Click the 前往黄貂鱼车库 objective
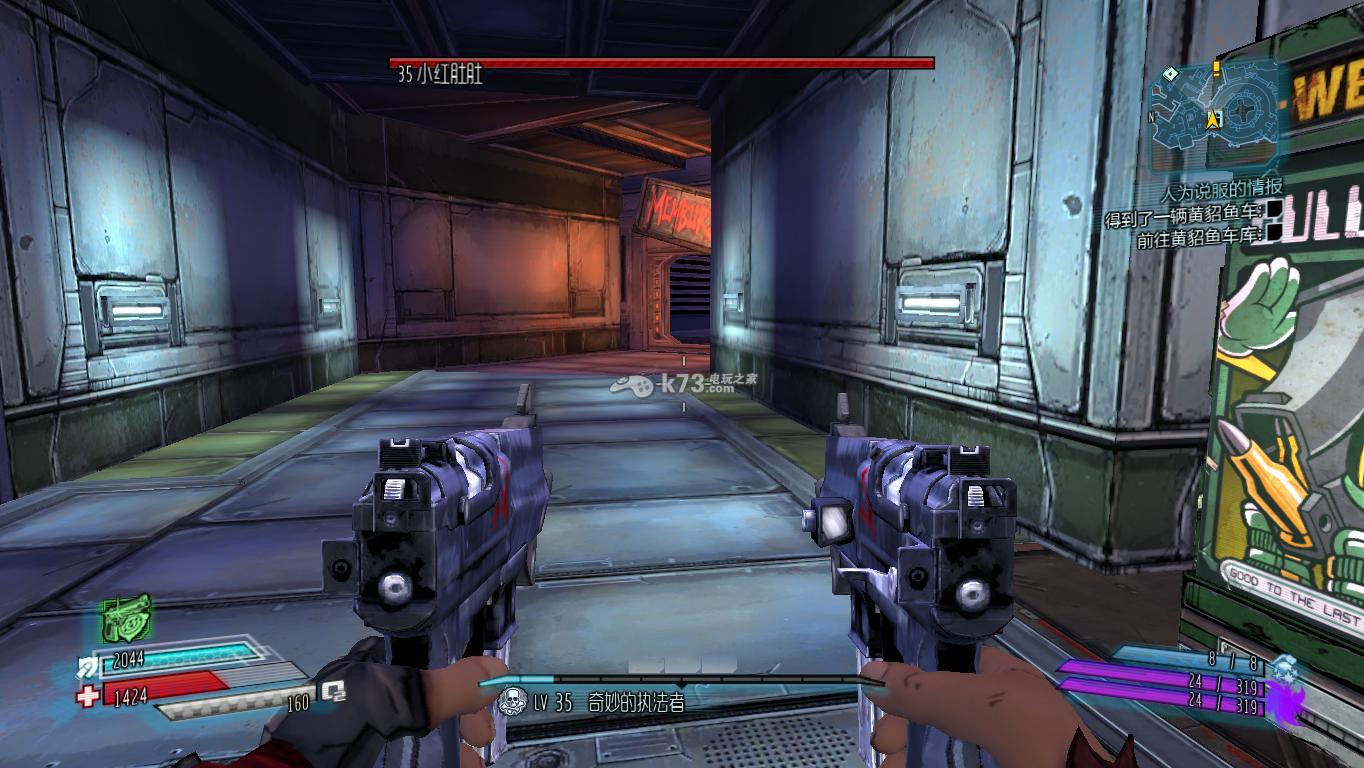 click(1200, 238)
